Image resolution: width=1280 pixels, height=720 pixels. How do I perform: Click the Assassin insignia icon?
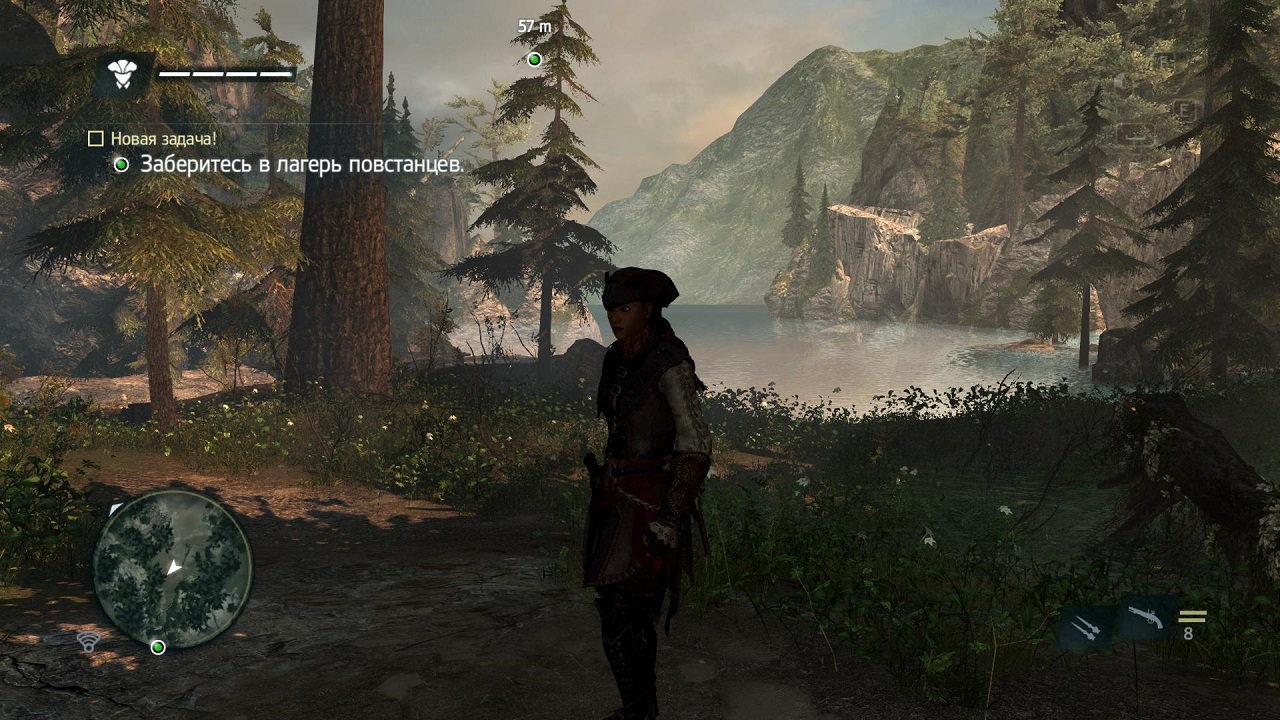122,74
